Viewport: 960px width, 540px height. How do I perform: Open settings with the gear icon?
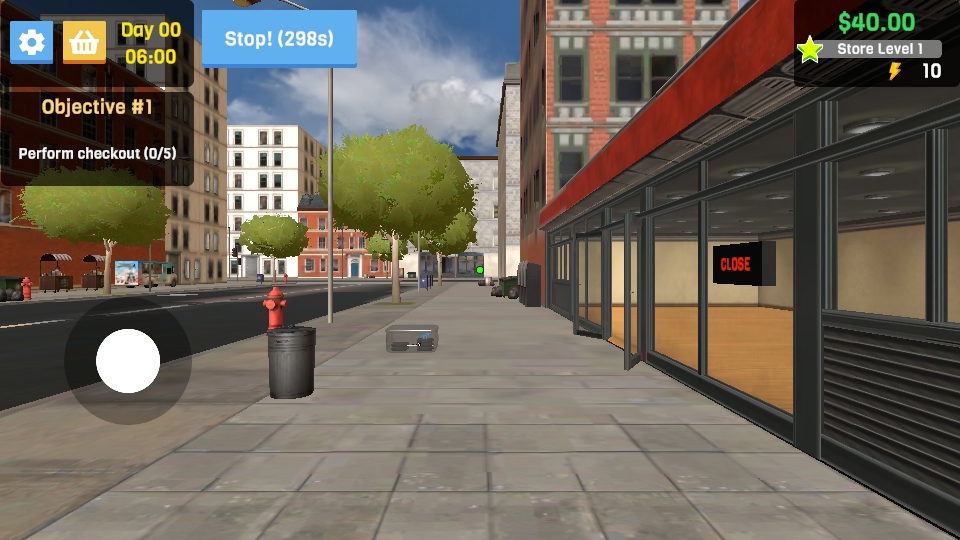click(32, 42)
